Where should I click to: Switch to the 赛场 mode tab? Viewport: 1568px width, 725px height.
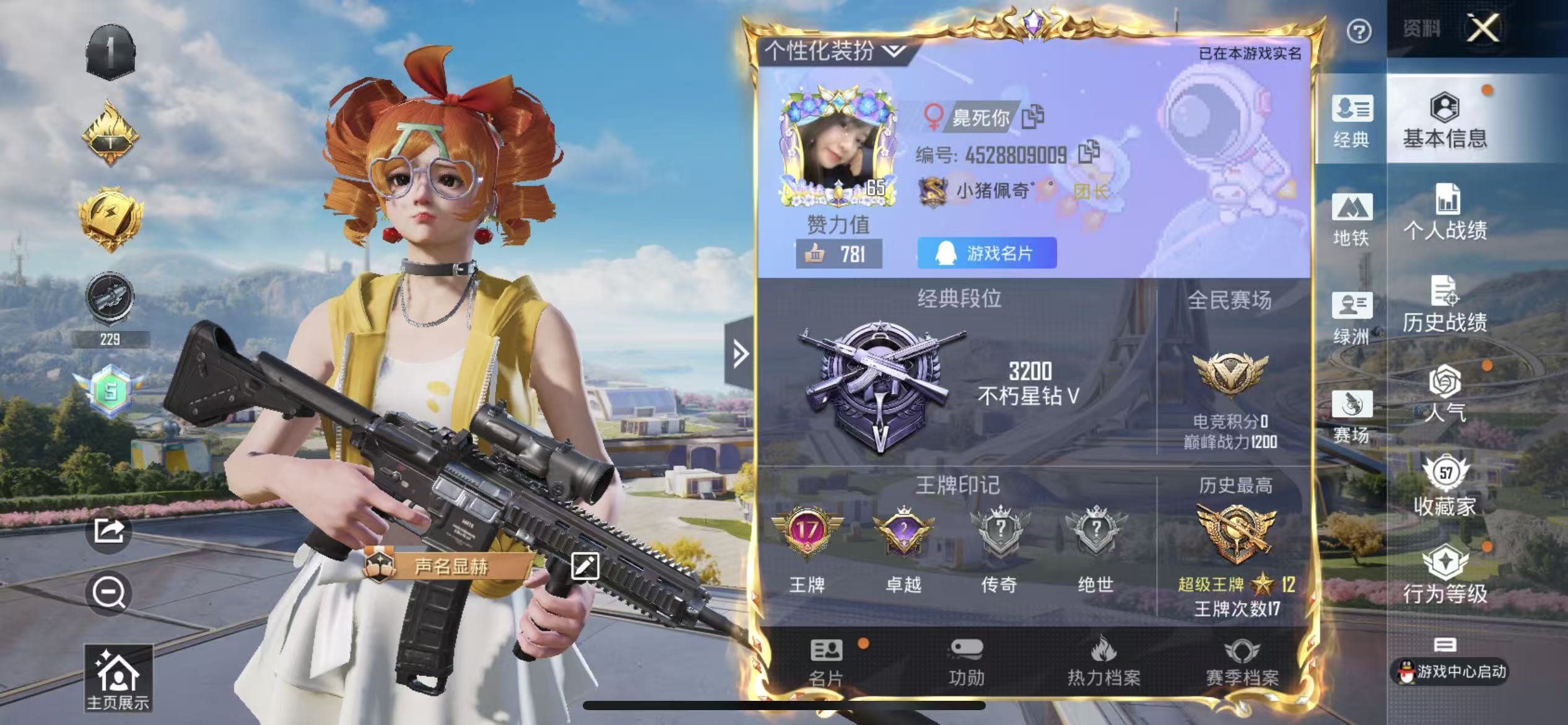tap(1351, 416)
